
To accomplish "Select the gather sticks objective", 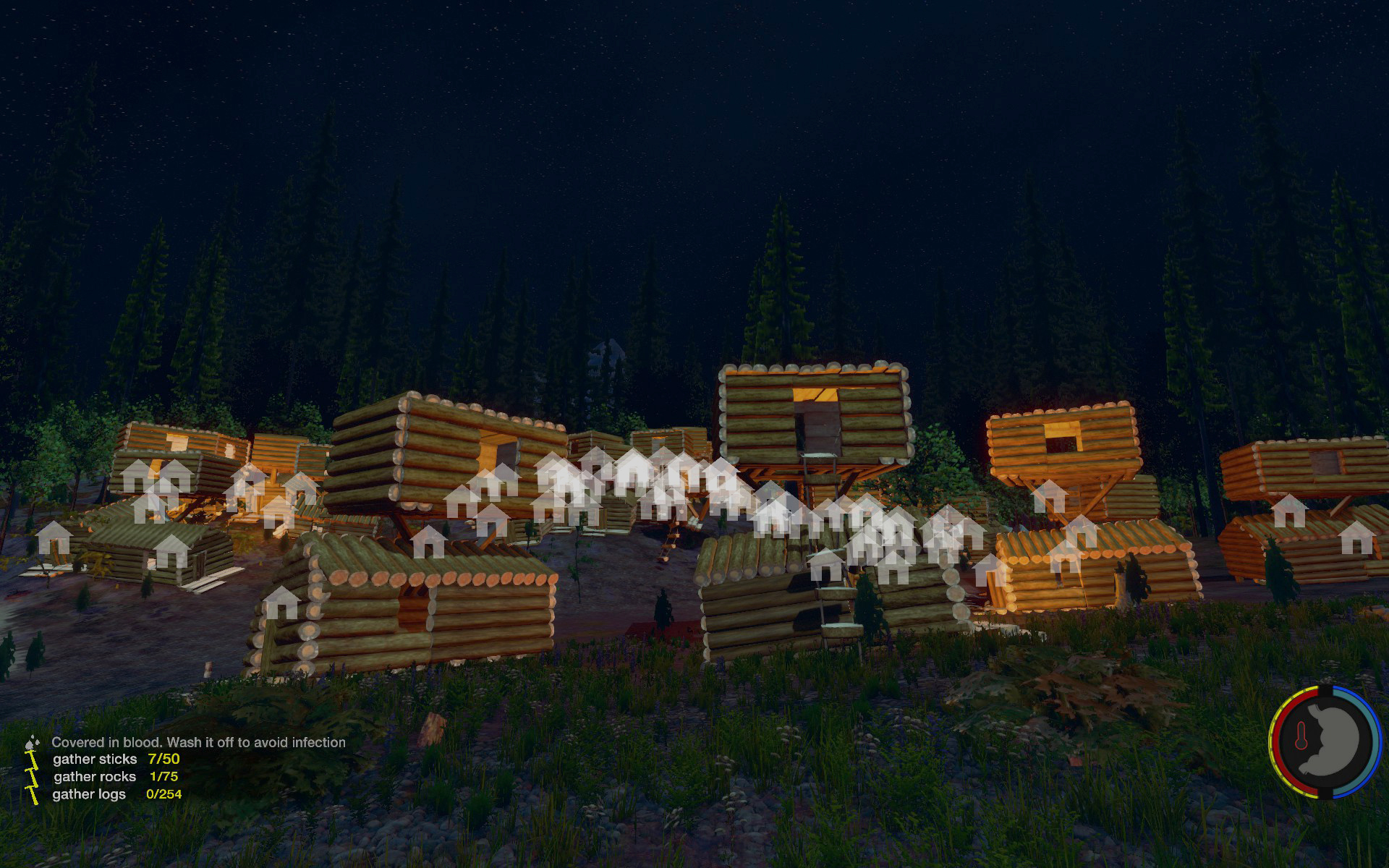I will (x=95, y=759).
